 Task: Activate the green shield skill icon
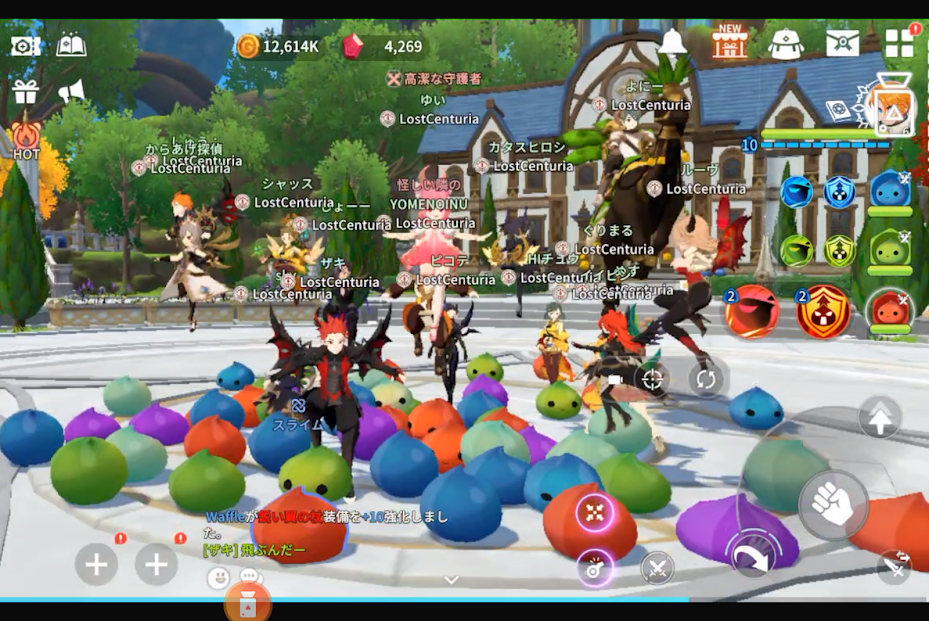[x=839, y=250]
